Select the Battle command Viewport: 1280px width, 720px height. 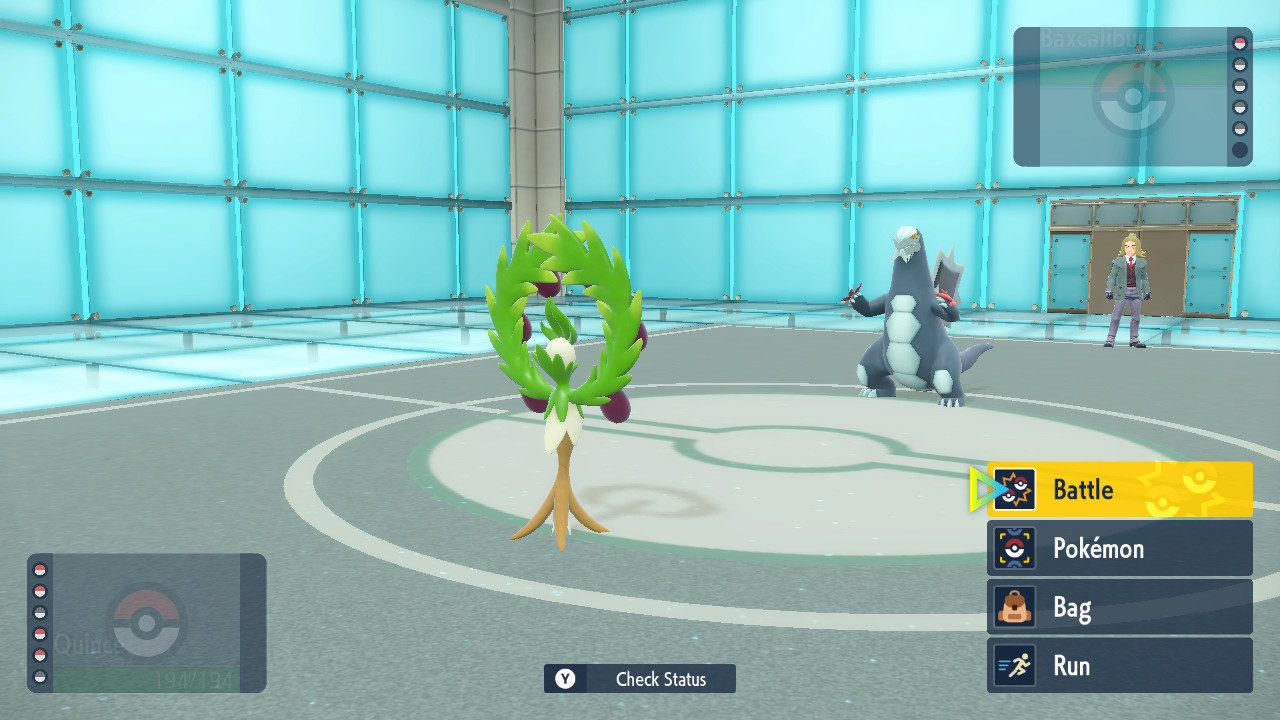pos(1119,490)
